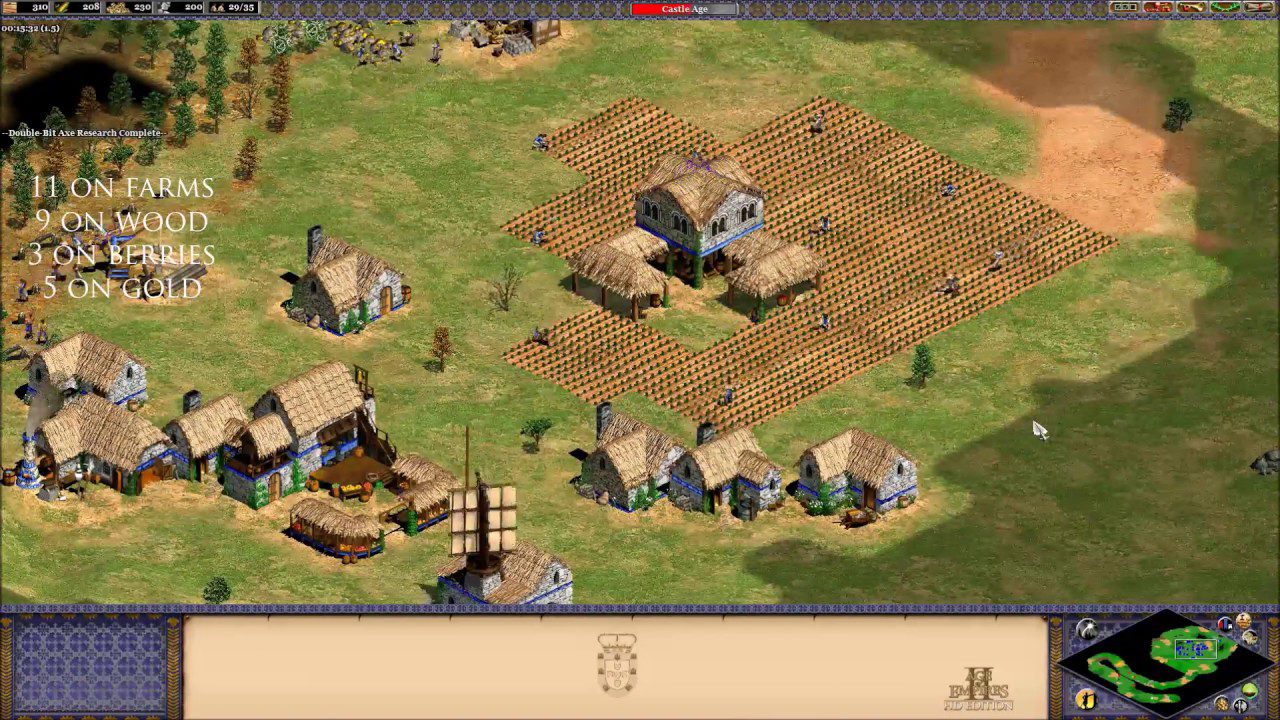1280x720 pixels.
Task: Click the population counter icon
Action: 216,9
